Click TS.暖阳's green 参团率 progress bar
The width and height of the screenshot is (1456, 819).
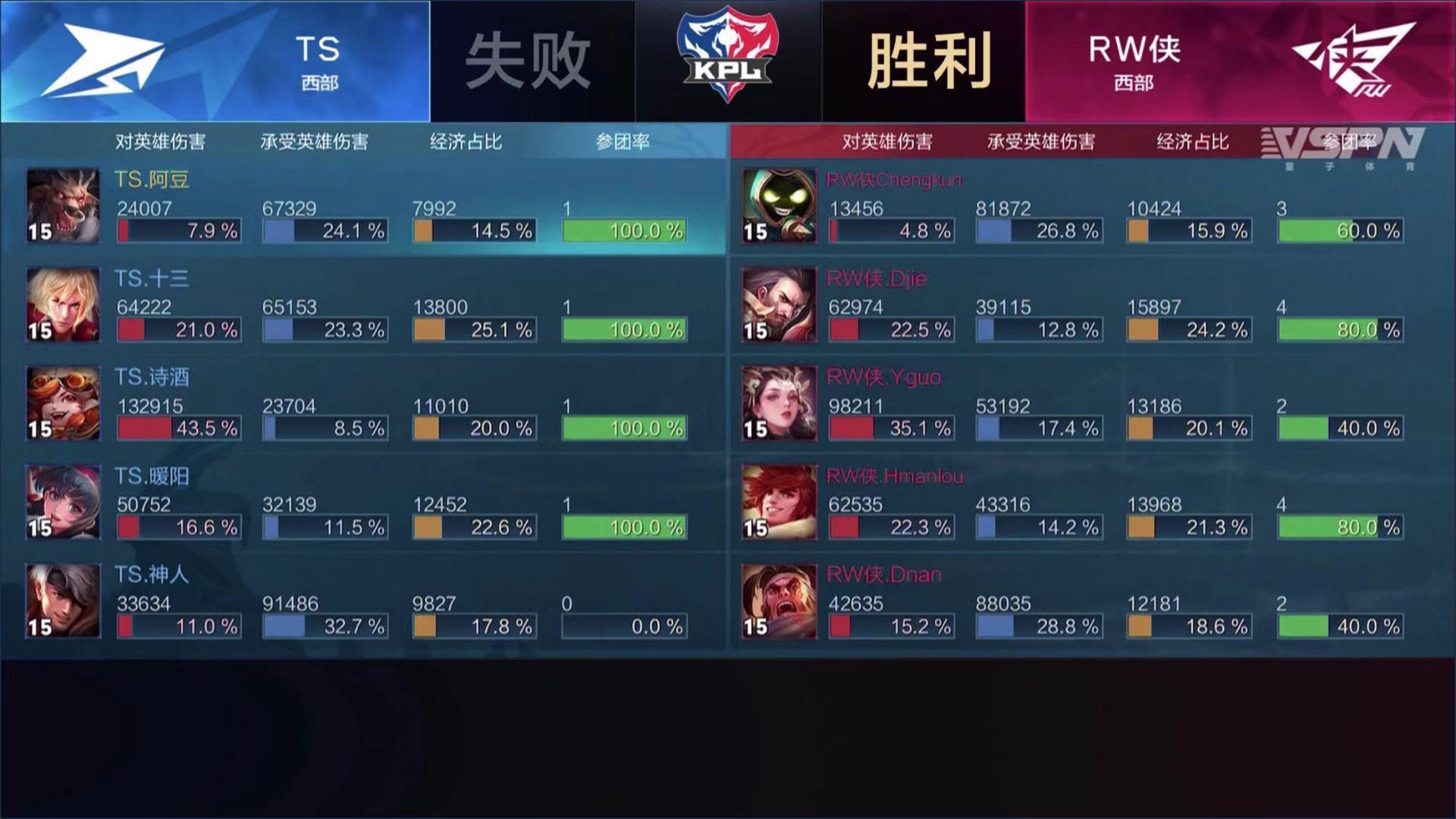click(623, 526)
